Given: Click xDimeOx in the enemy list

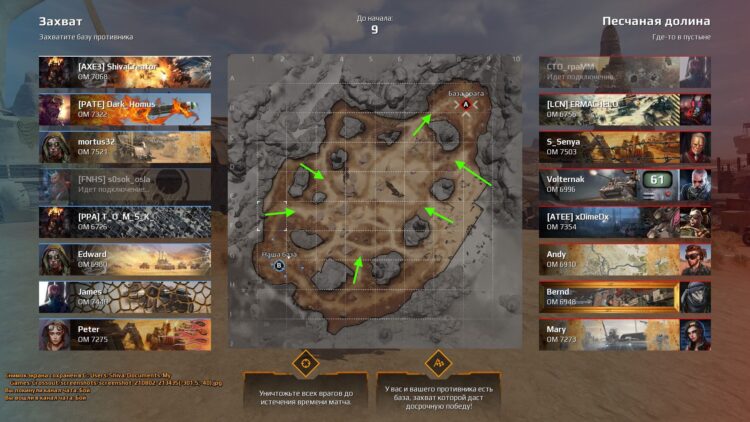Looking at the screenshot, I should click(x=624, y=221).
